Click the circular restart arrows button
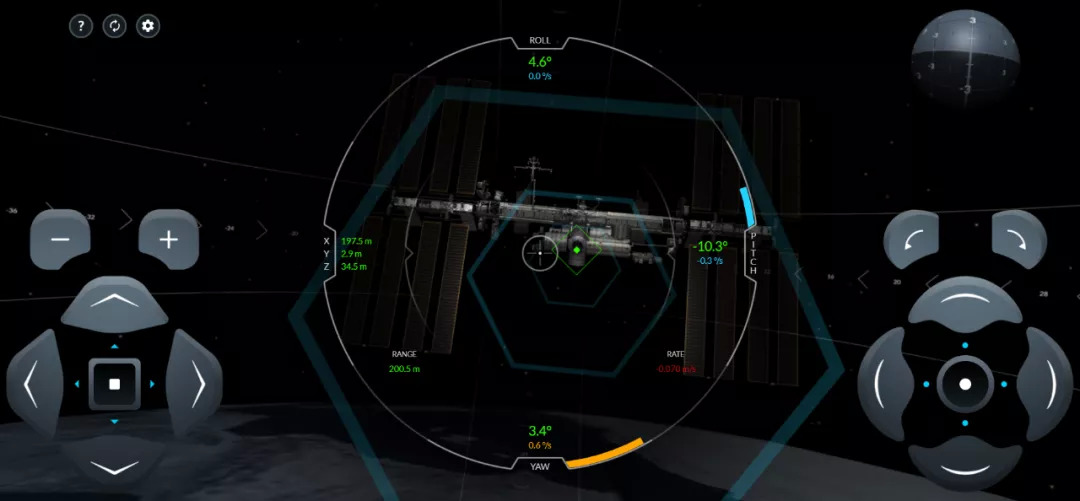The height and width of the screenshot is (501, 1080). 114,26
